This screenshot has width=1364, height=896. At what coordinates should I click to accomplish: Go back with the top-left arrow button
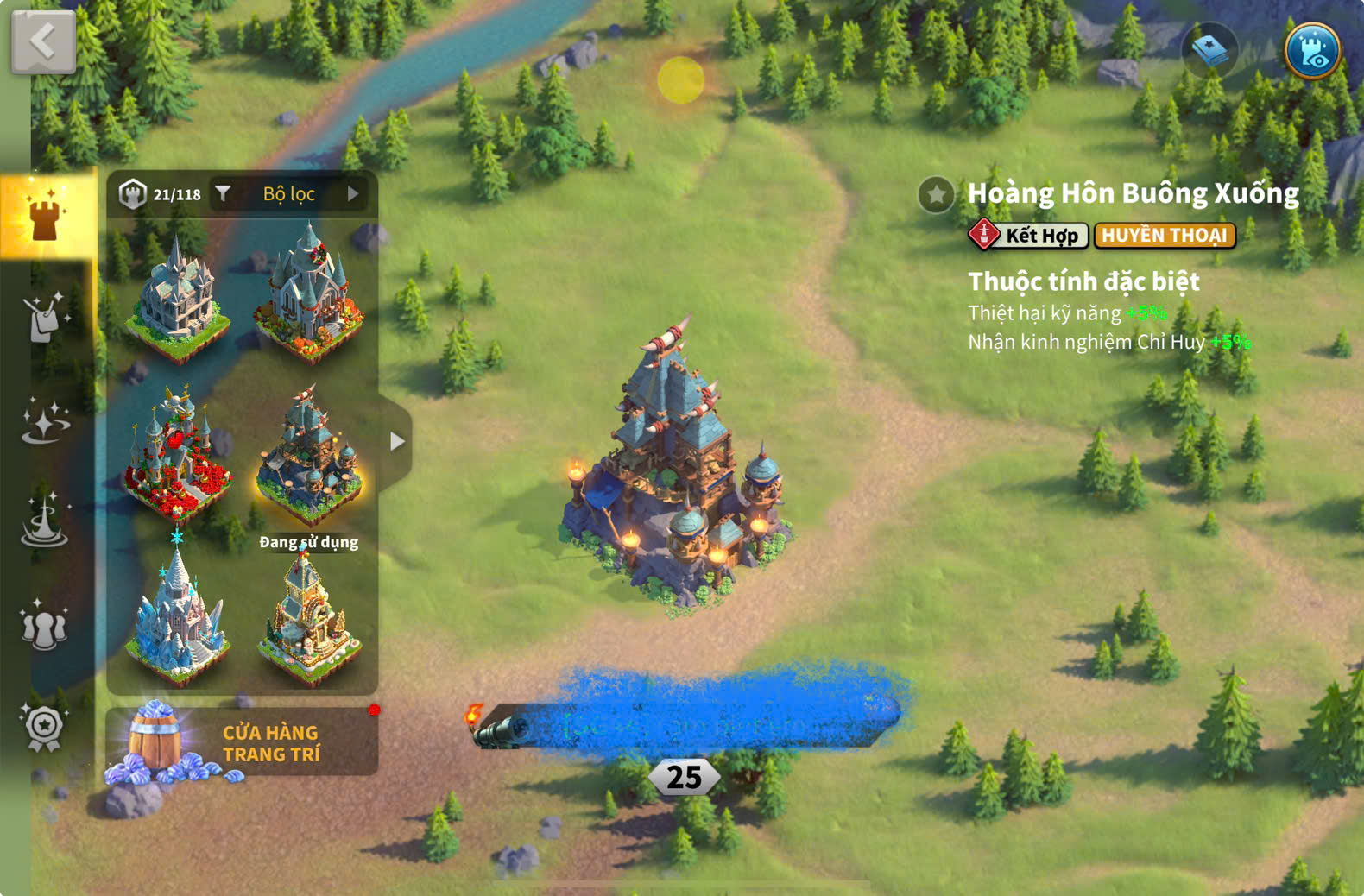[43, 41]
